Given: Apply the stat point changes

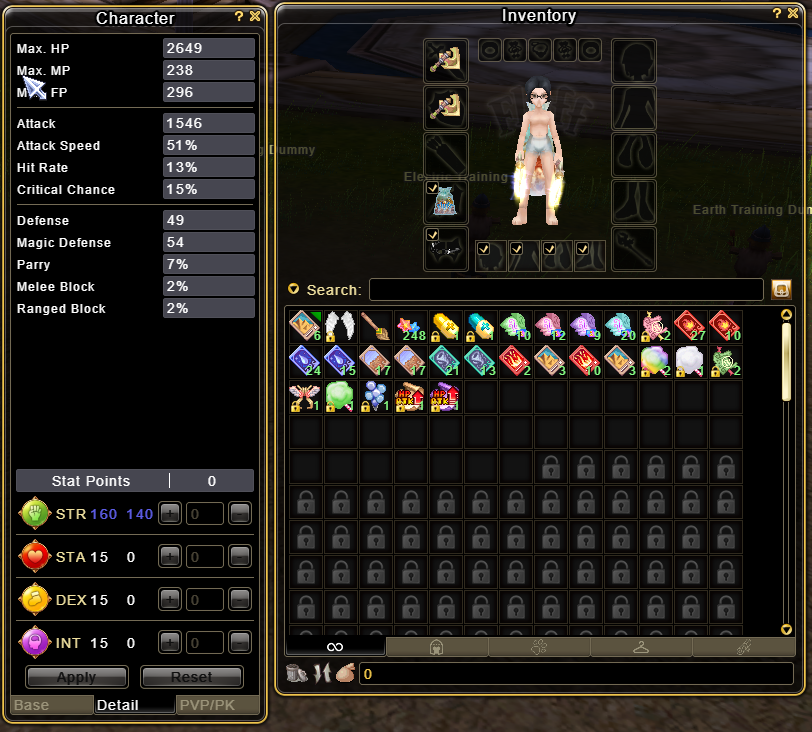Looking at the screenshot, I should click(x=76, y=677).
